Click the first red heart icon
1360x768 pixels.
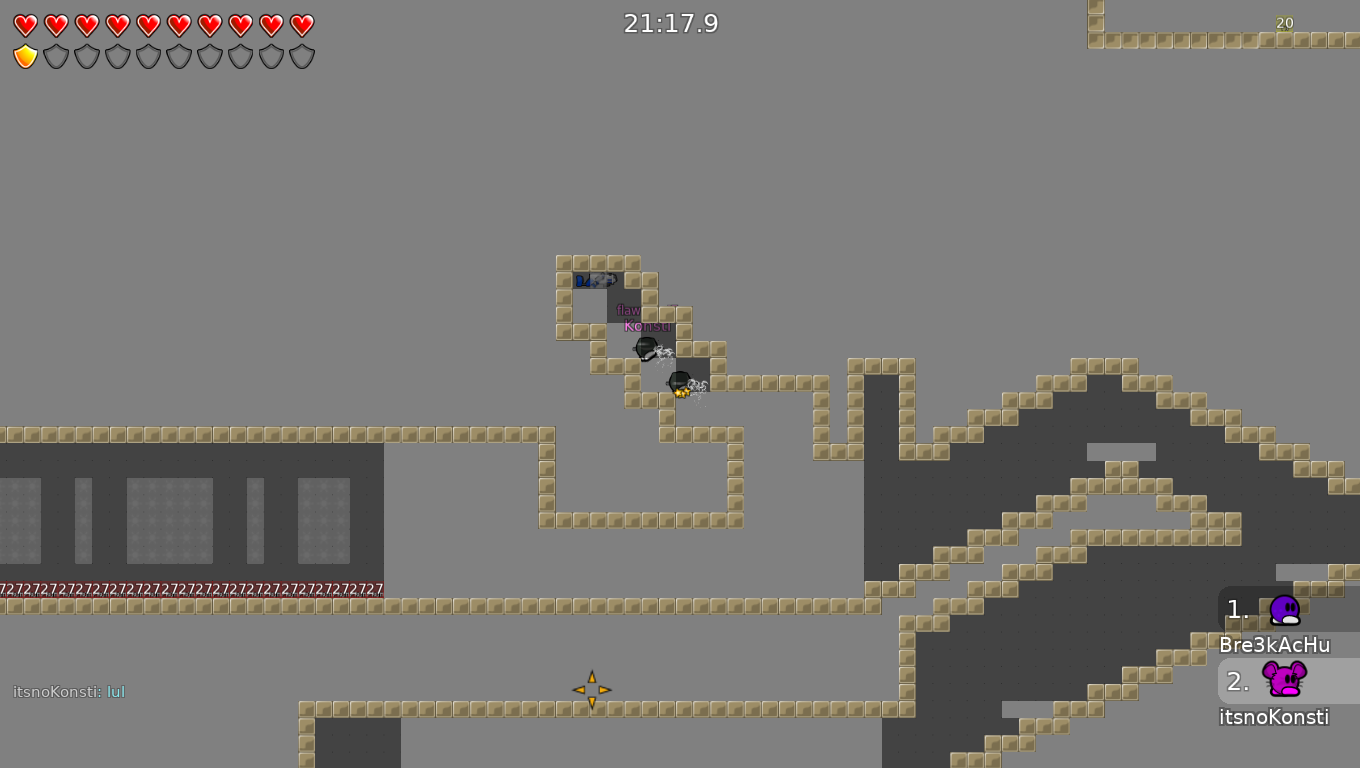click(25, 25)
